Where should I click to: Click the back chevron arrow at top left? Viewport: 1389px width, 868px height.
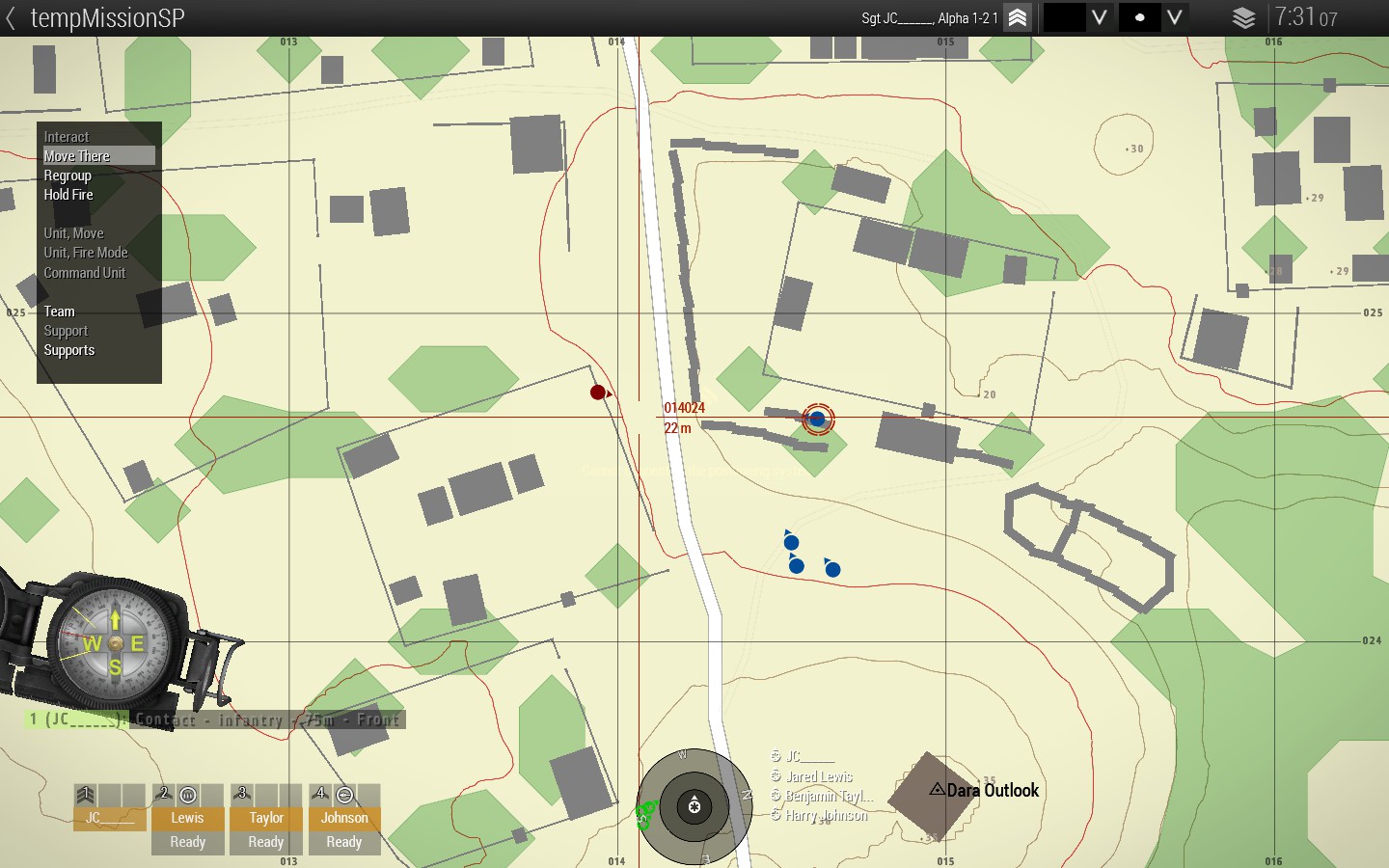[12, 17]
